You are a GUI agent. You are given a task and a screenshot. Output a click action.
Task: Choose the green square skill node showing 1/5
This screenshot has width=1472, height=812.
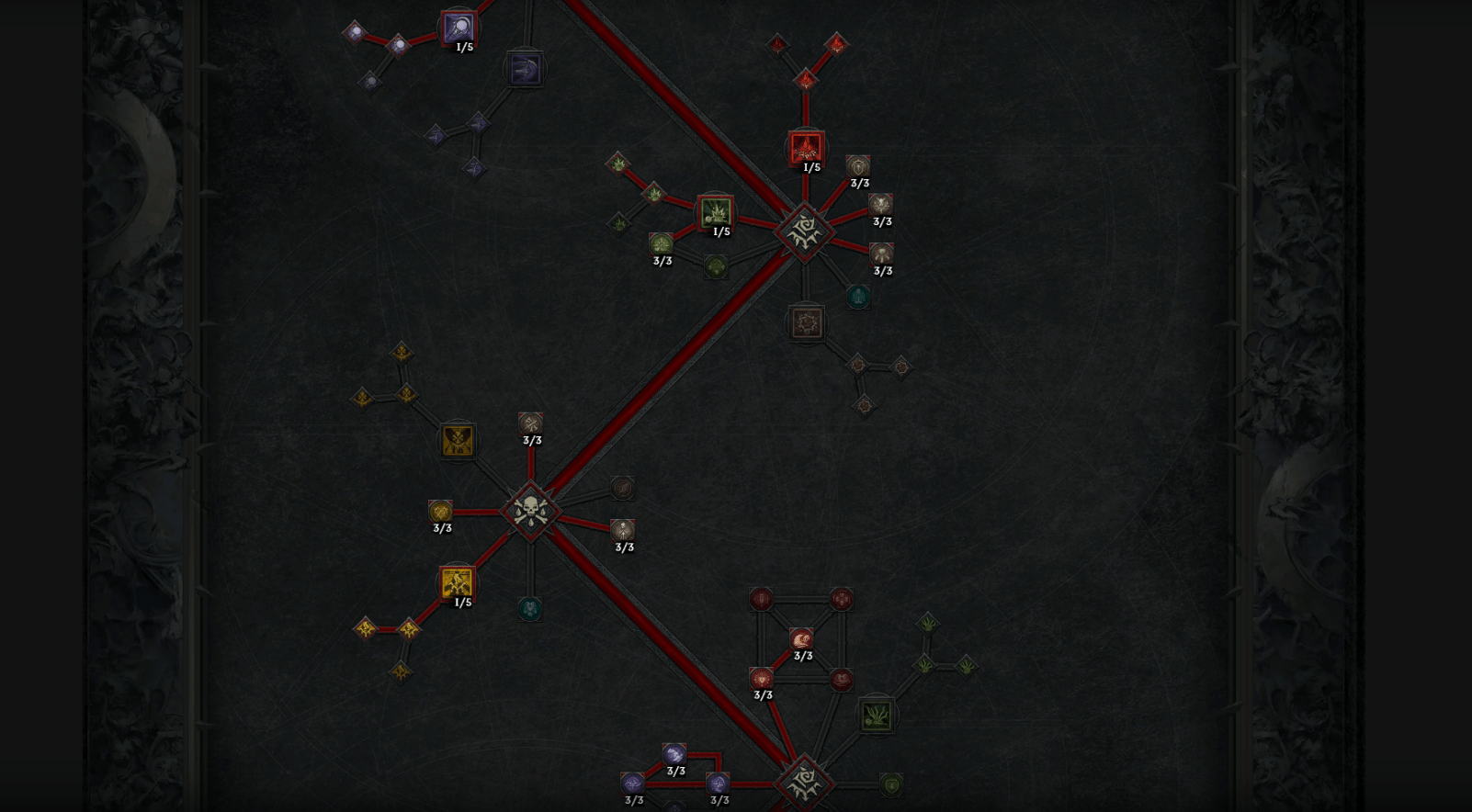pyautogui.click(x=715, y=212)
